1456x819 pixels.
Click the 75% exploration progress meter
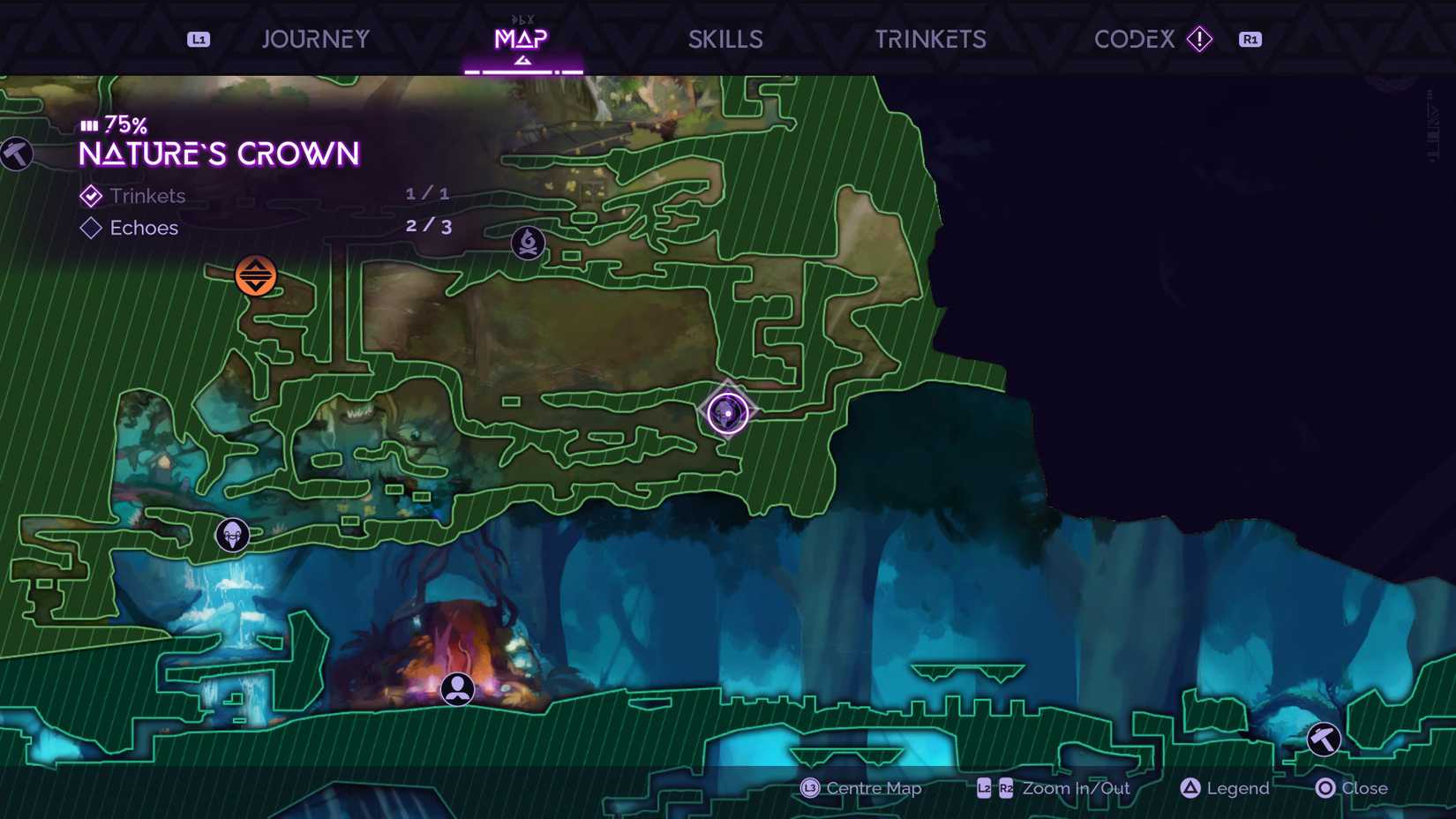[113, 124]
